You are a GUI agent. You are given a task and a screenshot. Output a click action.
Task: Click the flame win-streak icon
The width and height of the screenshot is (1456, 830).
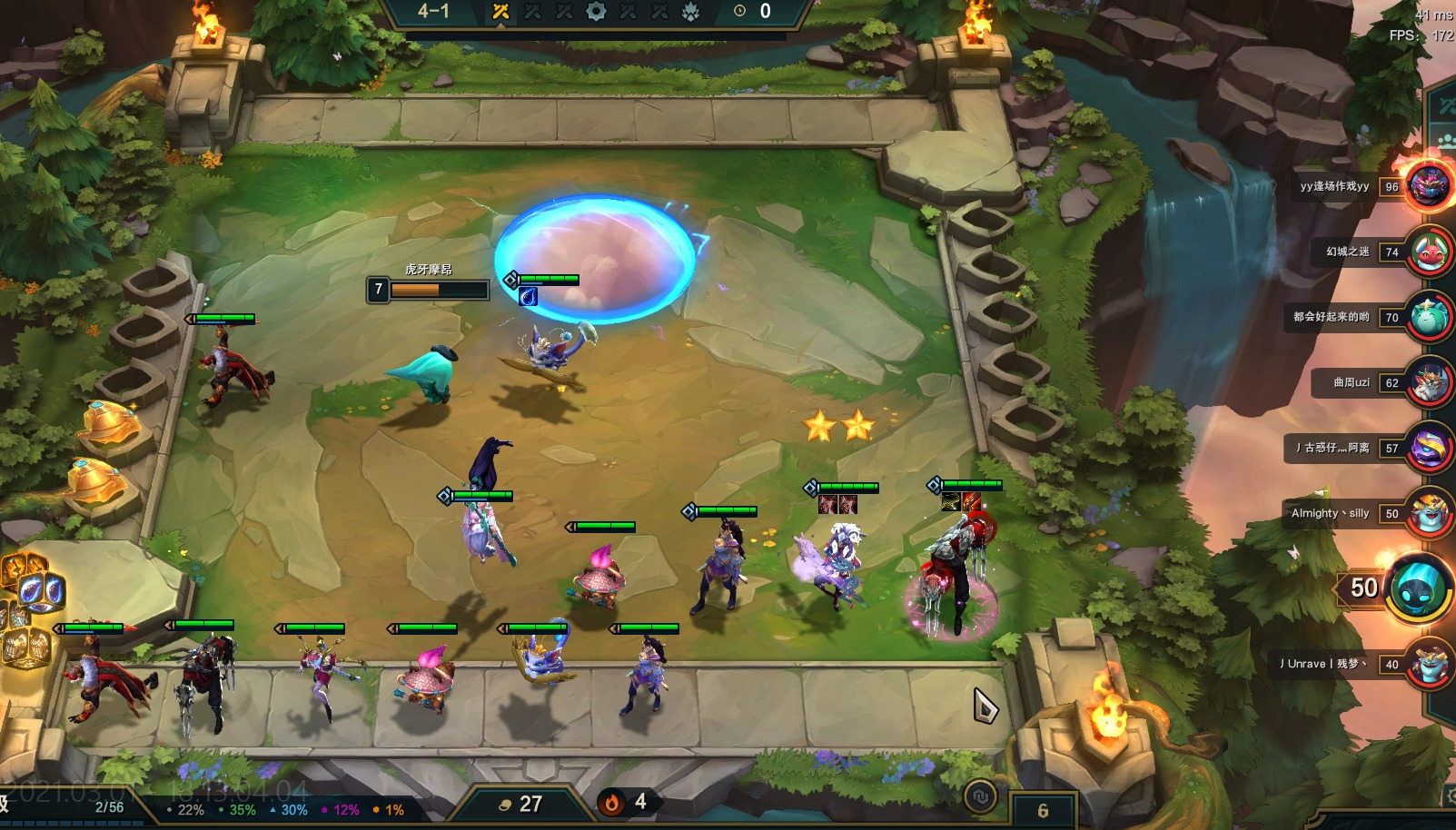[x=612, y=802]
